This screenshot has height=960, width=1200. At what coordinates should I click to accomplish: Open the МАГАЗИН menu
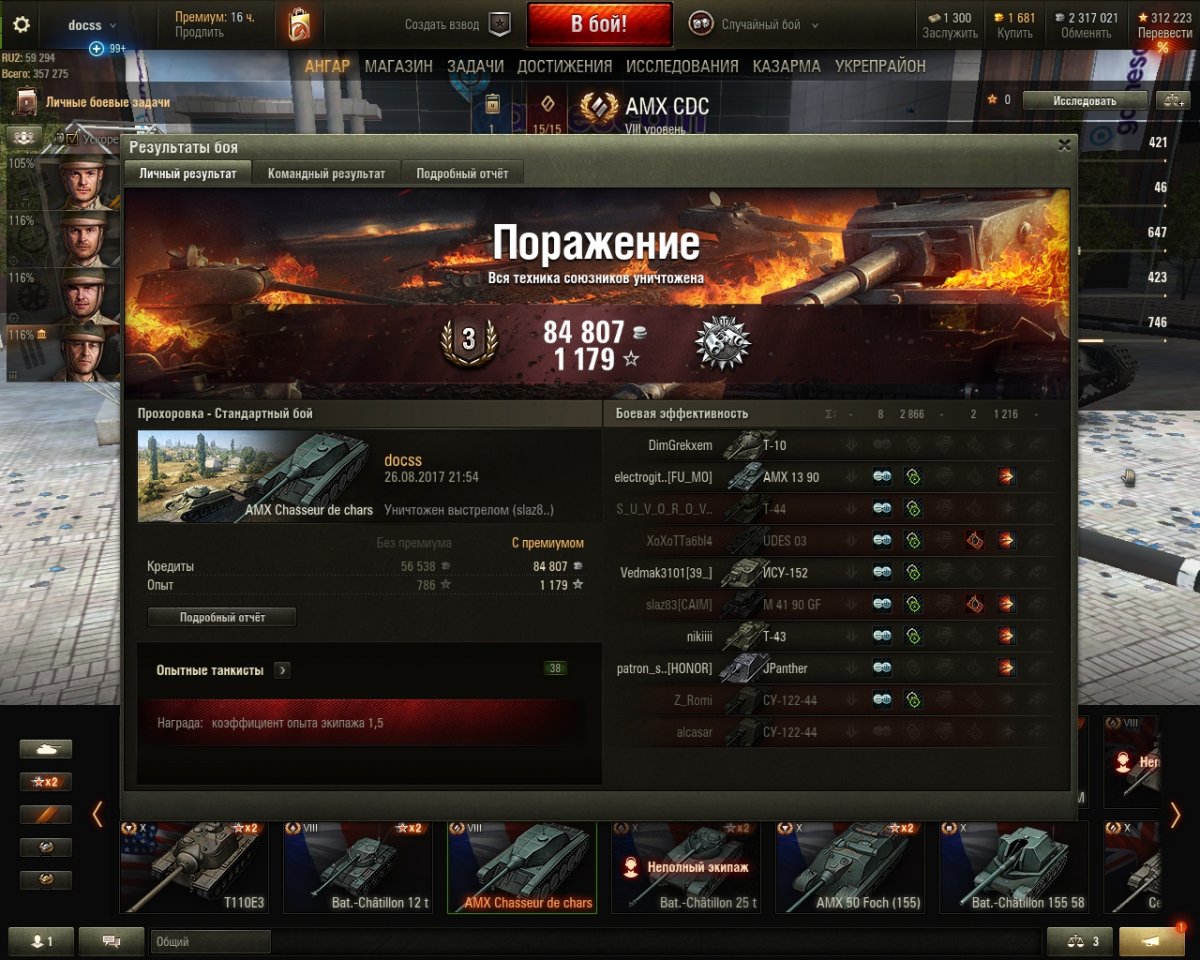coord(398,66)
